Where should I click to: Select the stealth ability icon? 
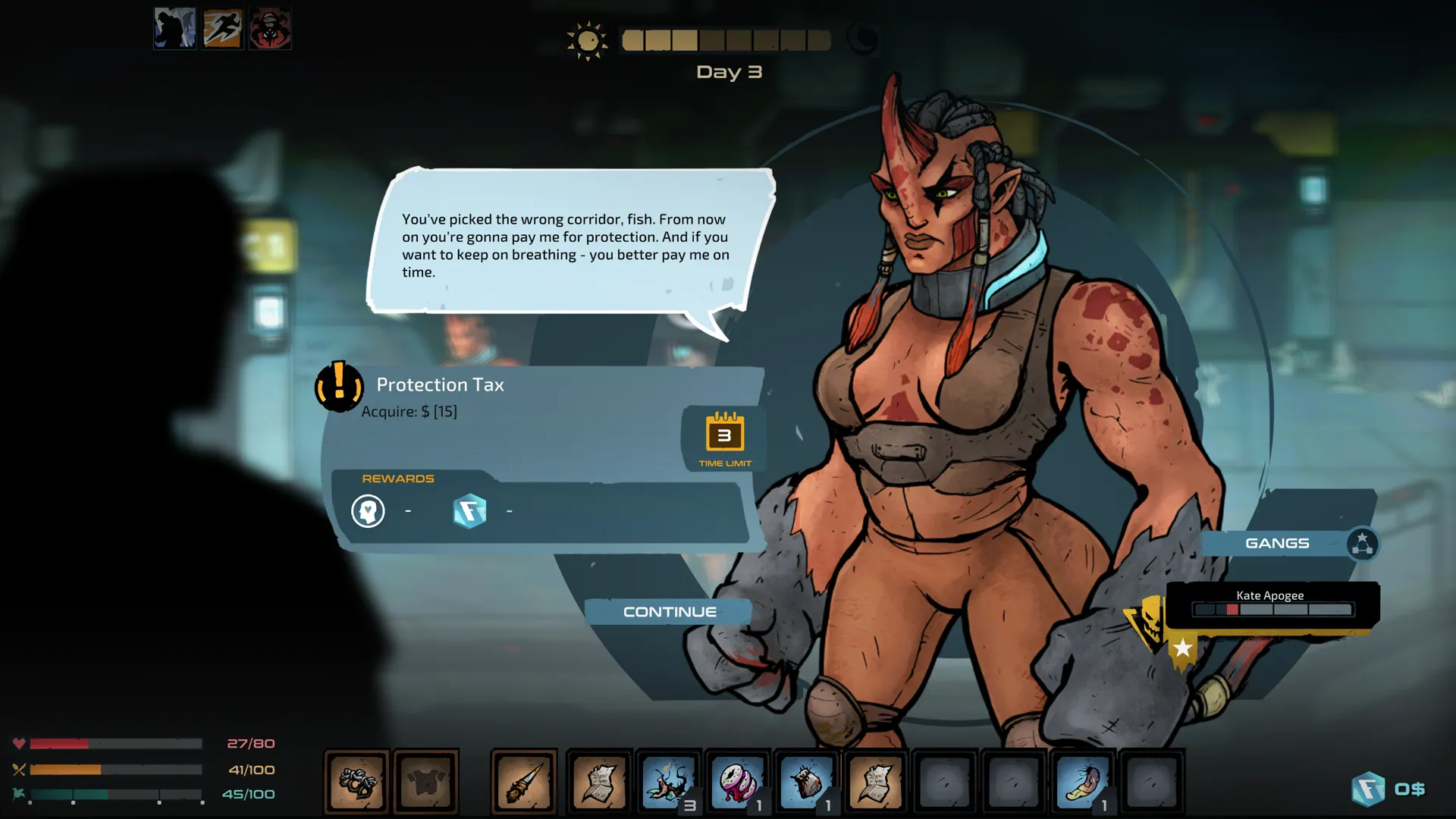click(x=174, y=28)
